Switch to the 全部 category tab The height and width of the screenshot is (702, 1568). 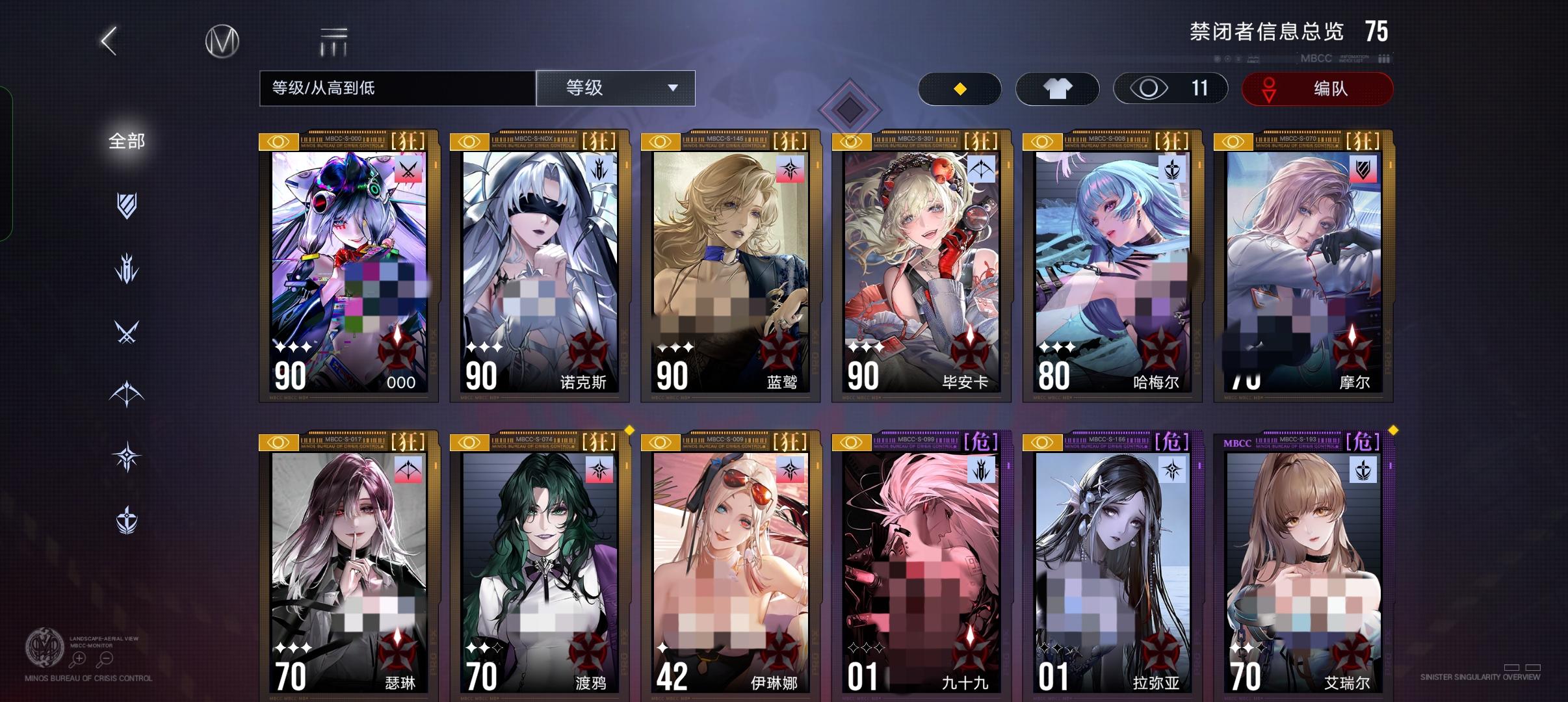[x=127, y=140]
